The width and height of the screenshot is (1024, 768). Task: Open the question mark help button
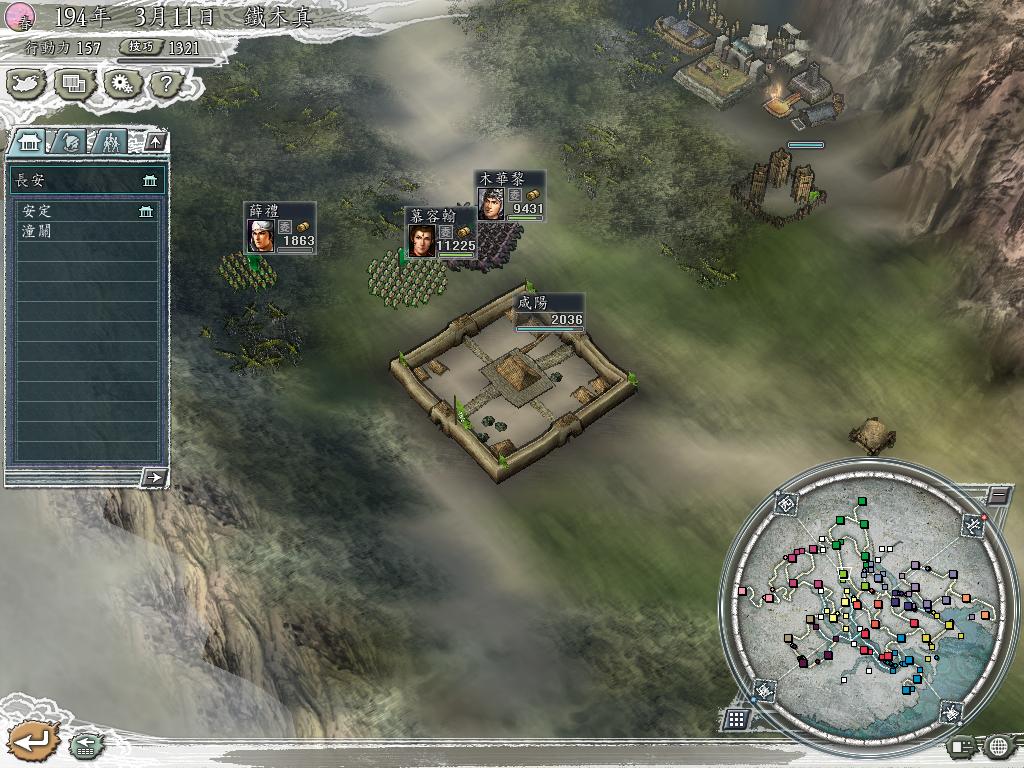click(165, 84)
